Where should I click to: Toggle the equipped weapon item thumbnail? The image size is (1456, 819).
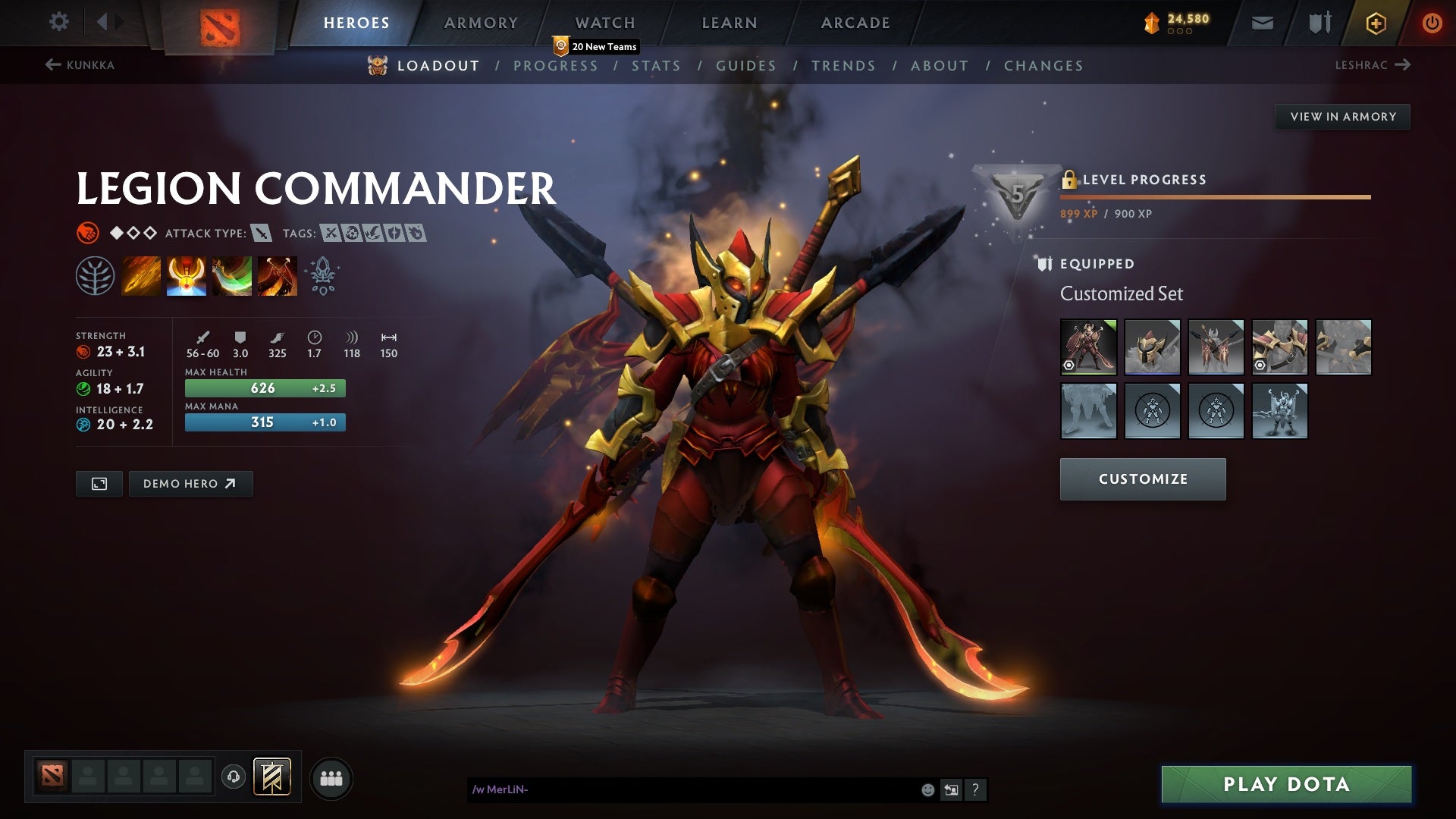pos(1216,347)
